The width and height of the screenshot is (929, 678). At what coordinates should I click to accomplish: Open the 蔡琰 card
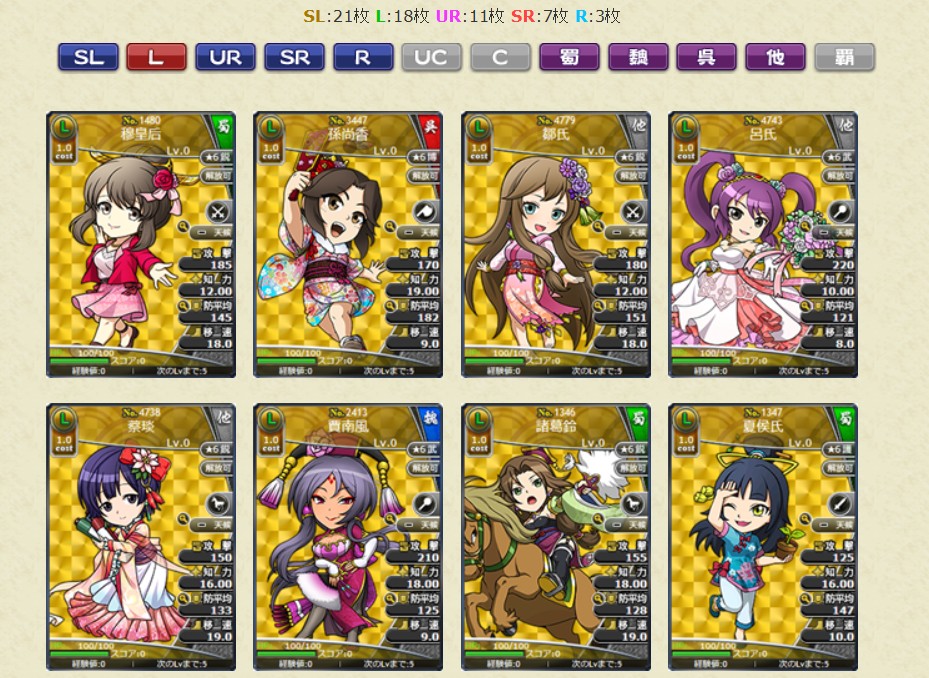(141, 537)
